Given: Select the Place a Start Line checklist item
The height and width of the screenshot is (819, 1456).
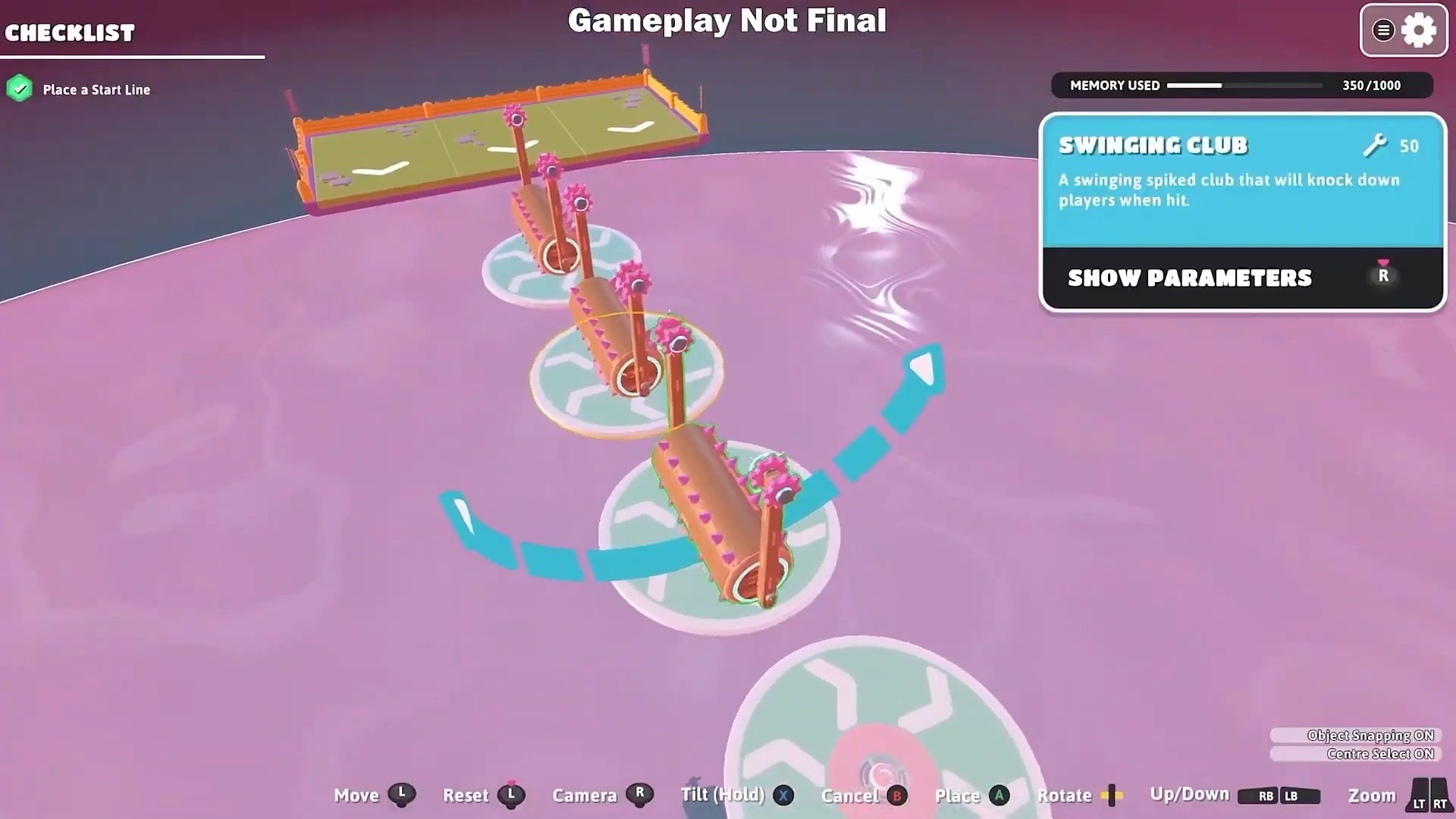Looking at the screenshot, I should [x=96, y=89].
